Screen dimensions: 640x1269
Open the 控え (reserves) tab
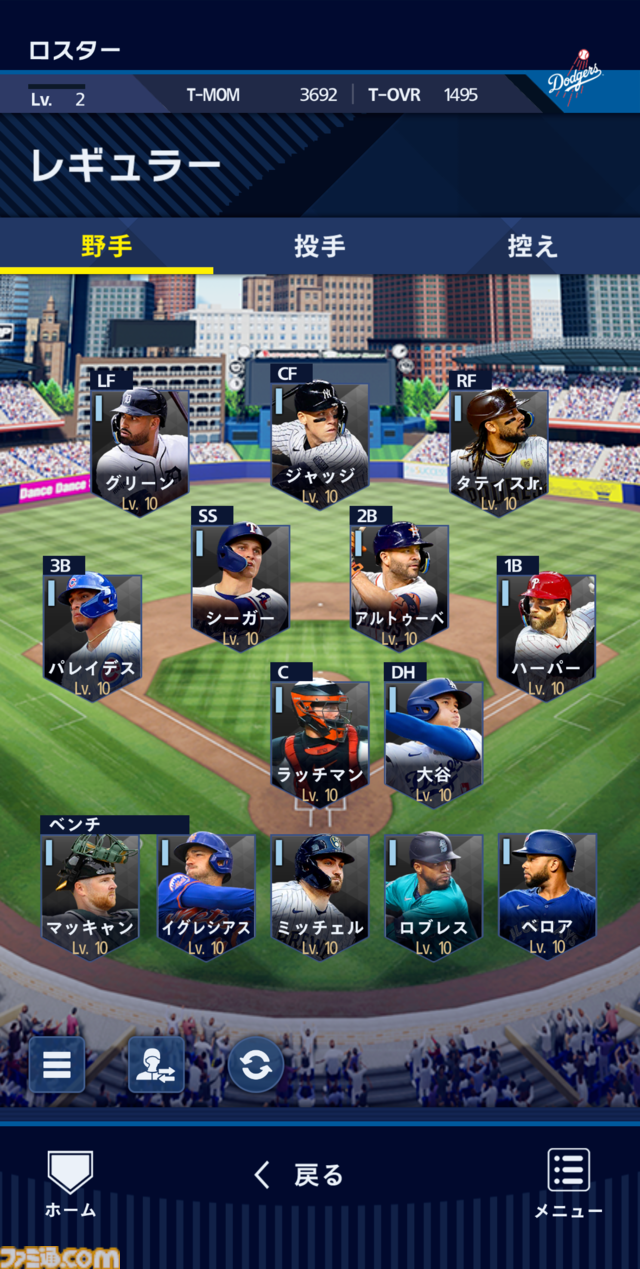click(532, 246)
